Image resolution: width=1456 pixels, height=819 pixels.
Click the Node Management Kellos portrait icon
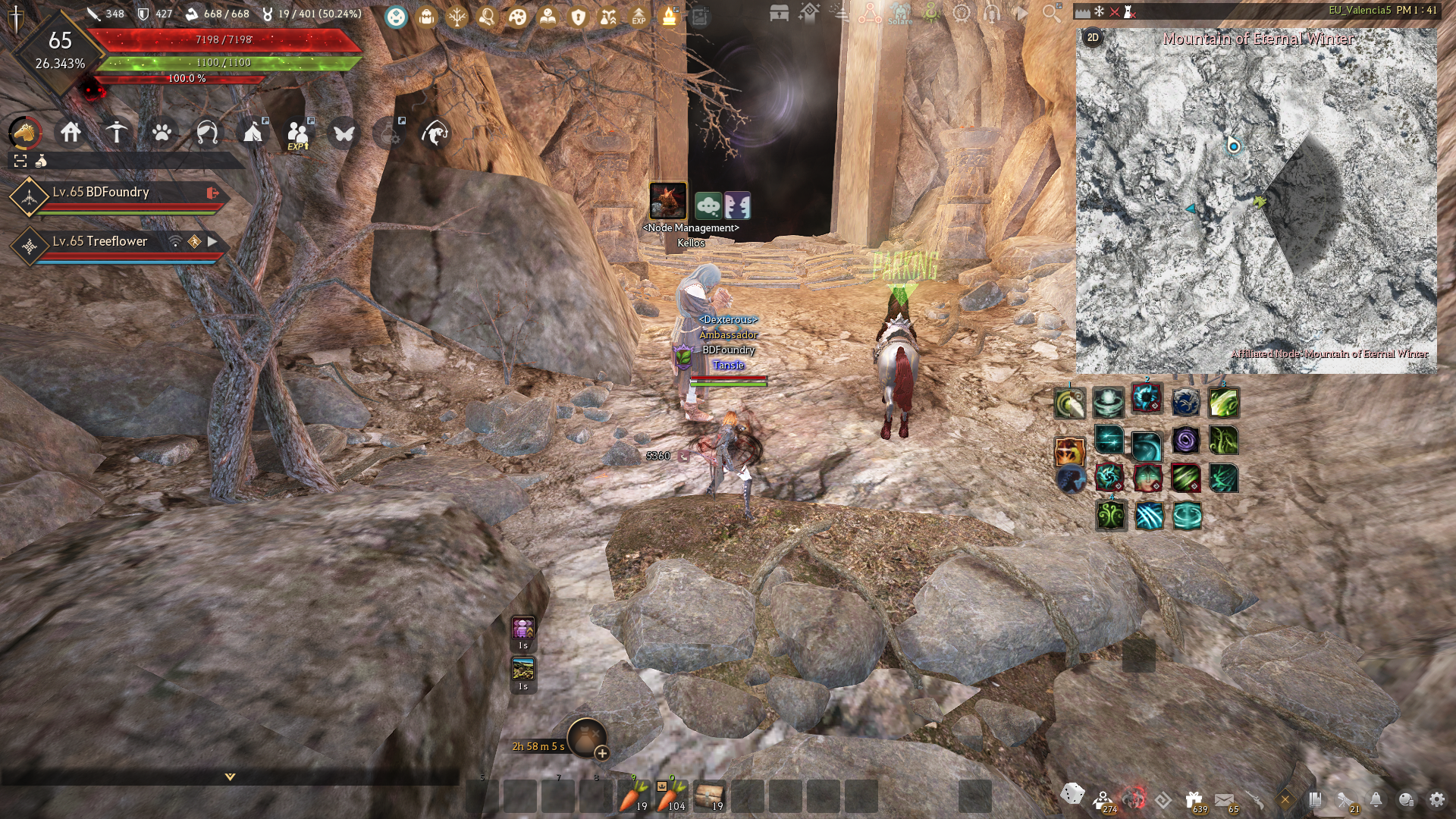[x=668, y=200]
